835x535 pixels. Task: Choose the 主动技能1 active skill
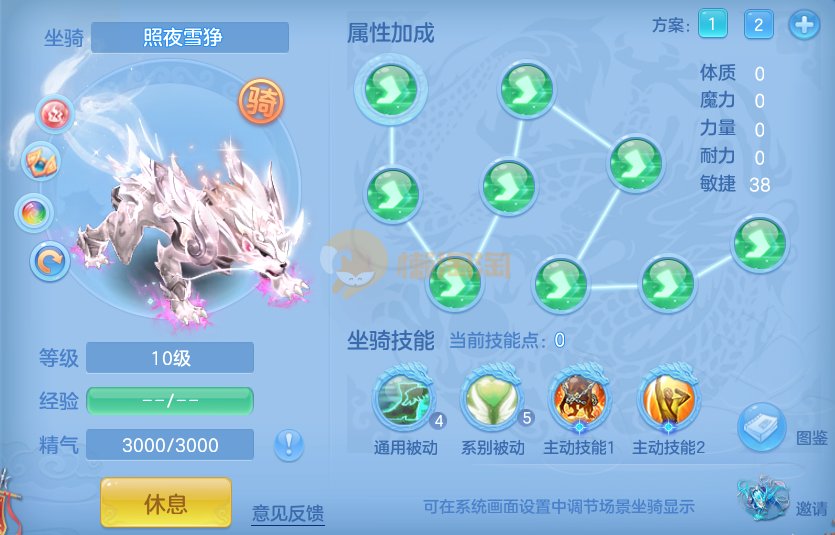point(579,400)
